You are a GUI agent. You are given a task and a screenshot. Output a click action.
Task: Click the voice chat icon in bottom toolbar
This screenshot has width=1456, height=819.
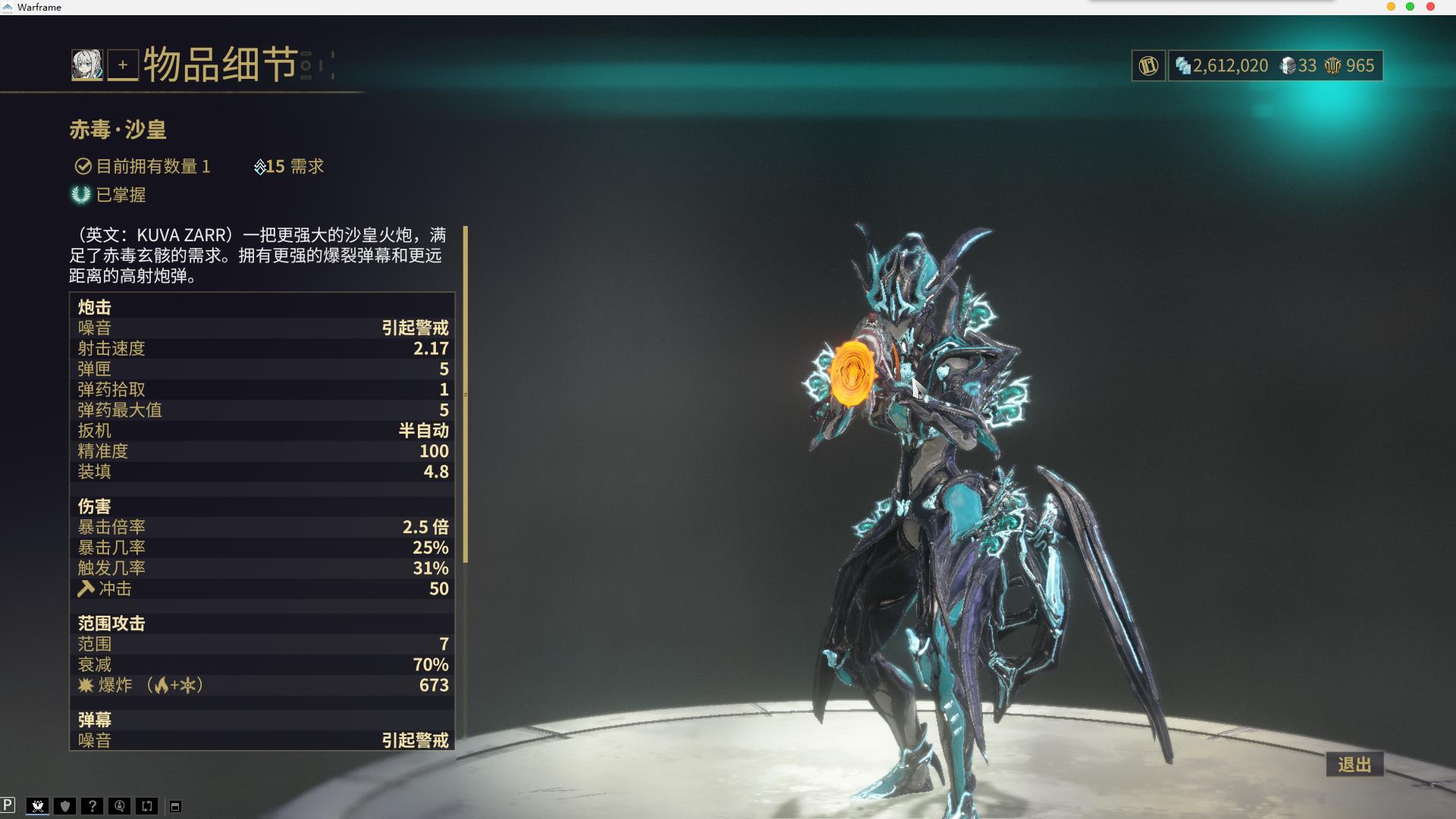[x=119, y=806]
